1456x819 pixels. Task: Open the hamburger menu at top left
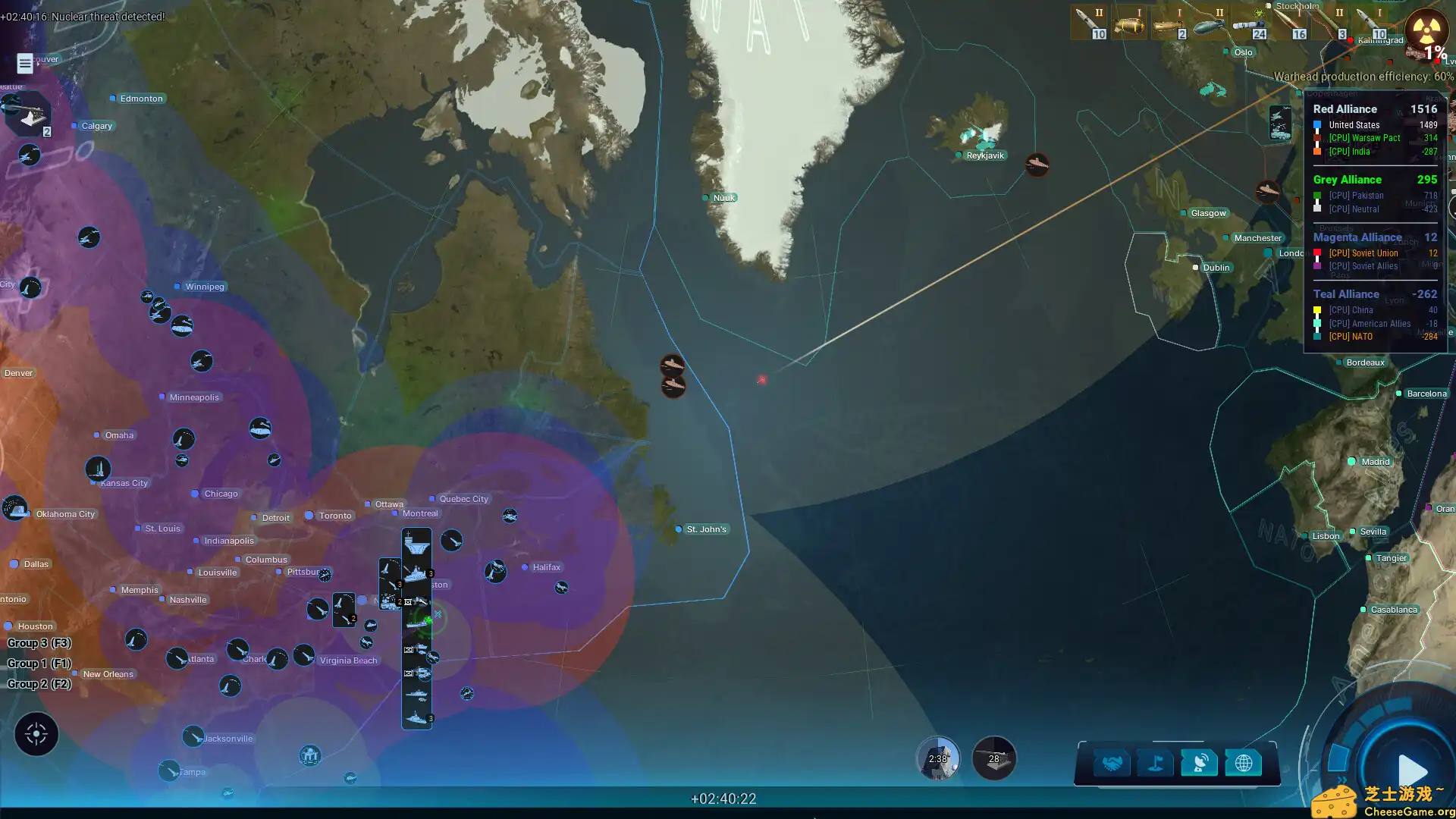point(25,64)
